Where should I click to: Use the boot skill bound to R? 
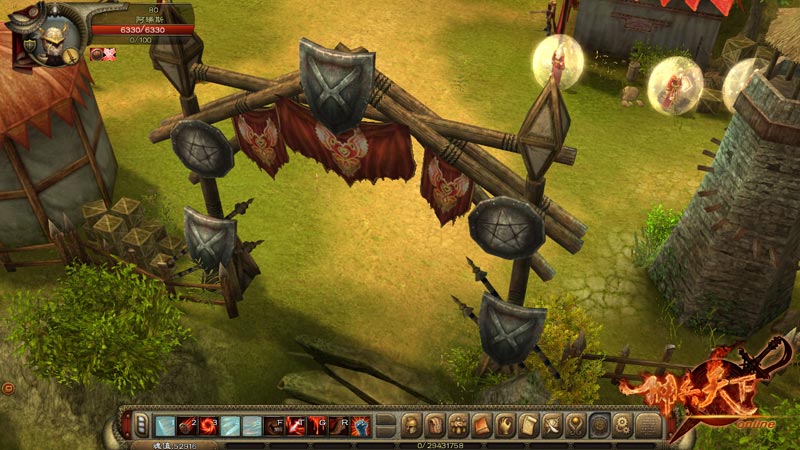[340, 425]
